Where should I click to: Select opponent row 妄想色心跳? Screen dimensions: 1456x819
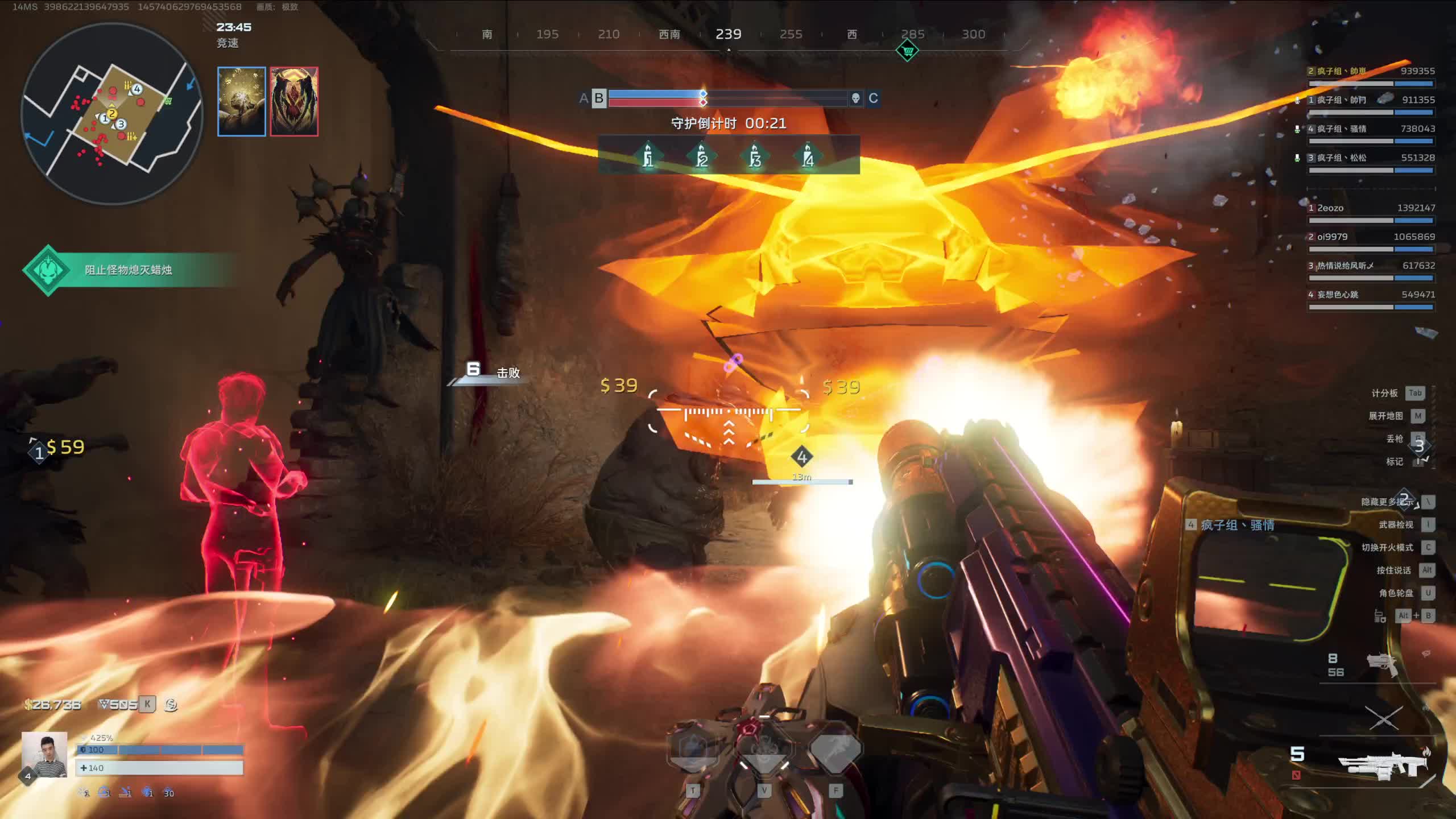pos(1371,295)
